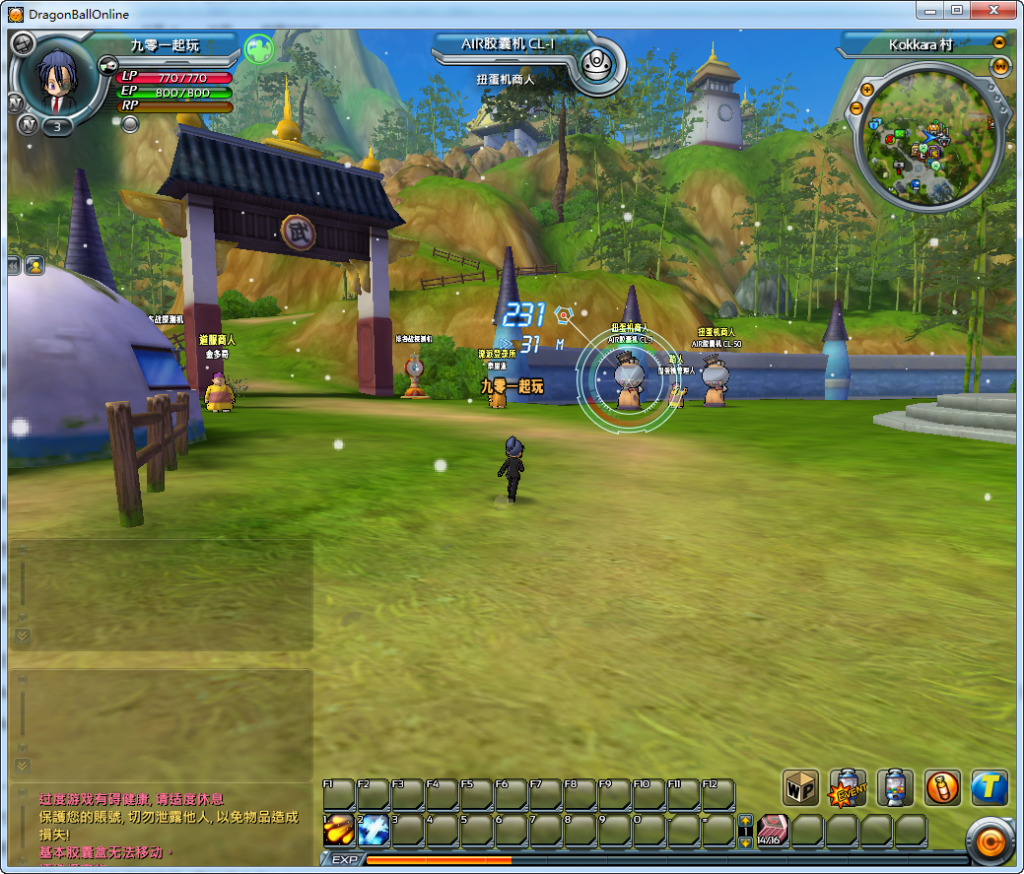This screenshot has height=874, width=1024.
Task: Close the DragonBallOnline window
Action: (x=994, y=10)
